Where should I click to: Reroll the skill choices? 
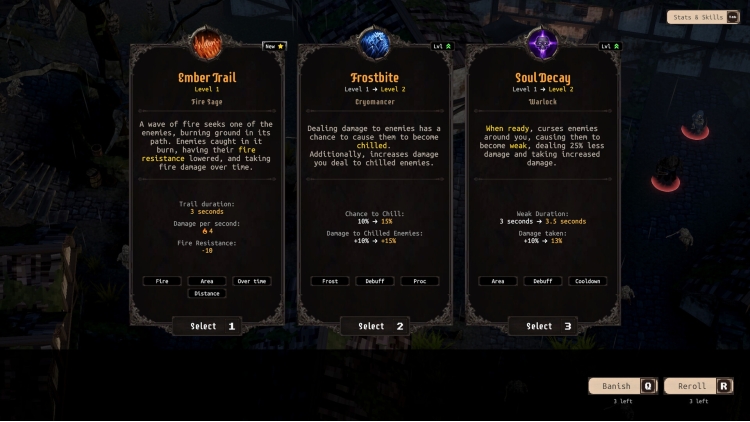pyautogui.click(x=698, y=386)
